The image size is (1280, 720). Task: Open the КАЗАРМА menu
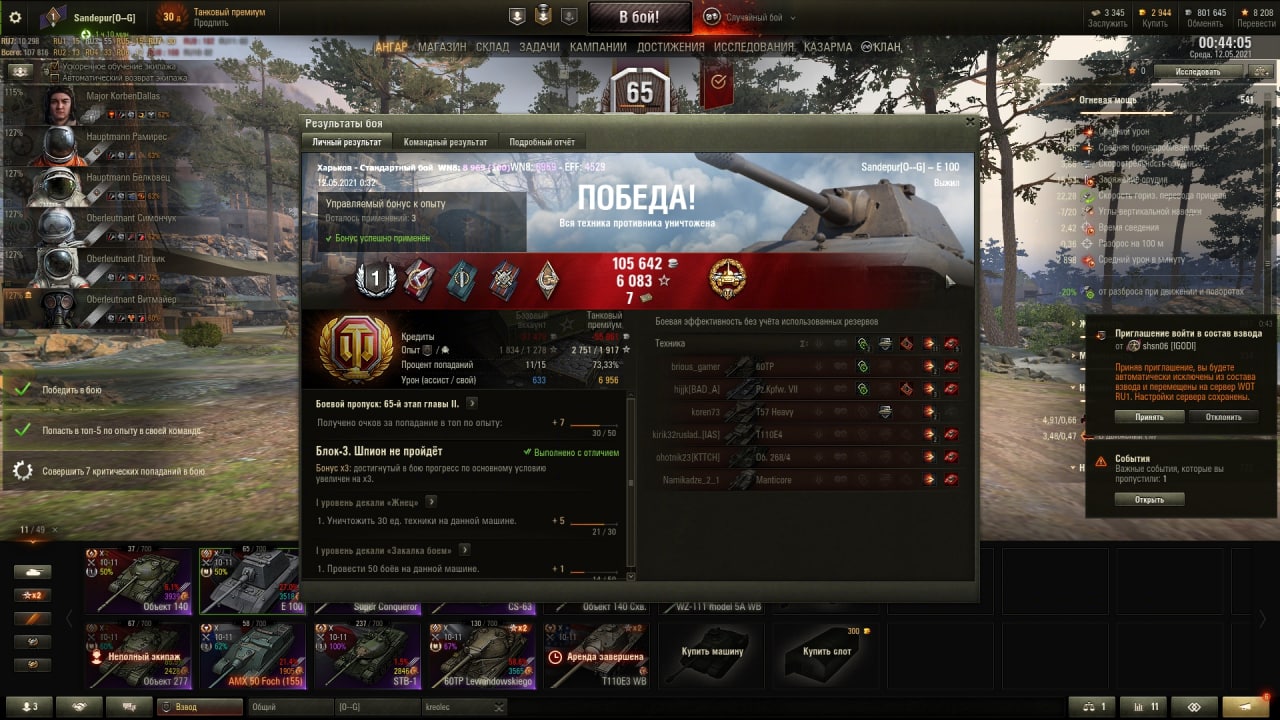click(828, 47)
